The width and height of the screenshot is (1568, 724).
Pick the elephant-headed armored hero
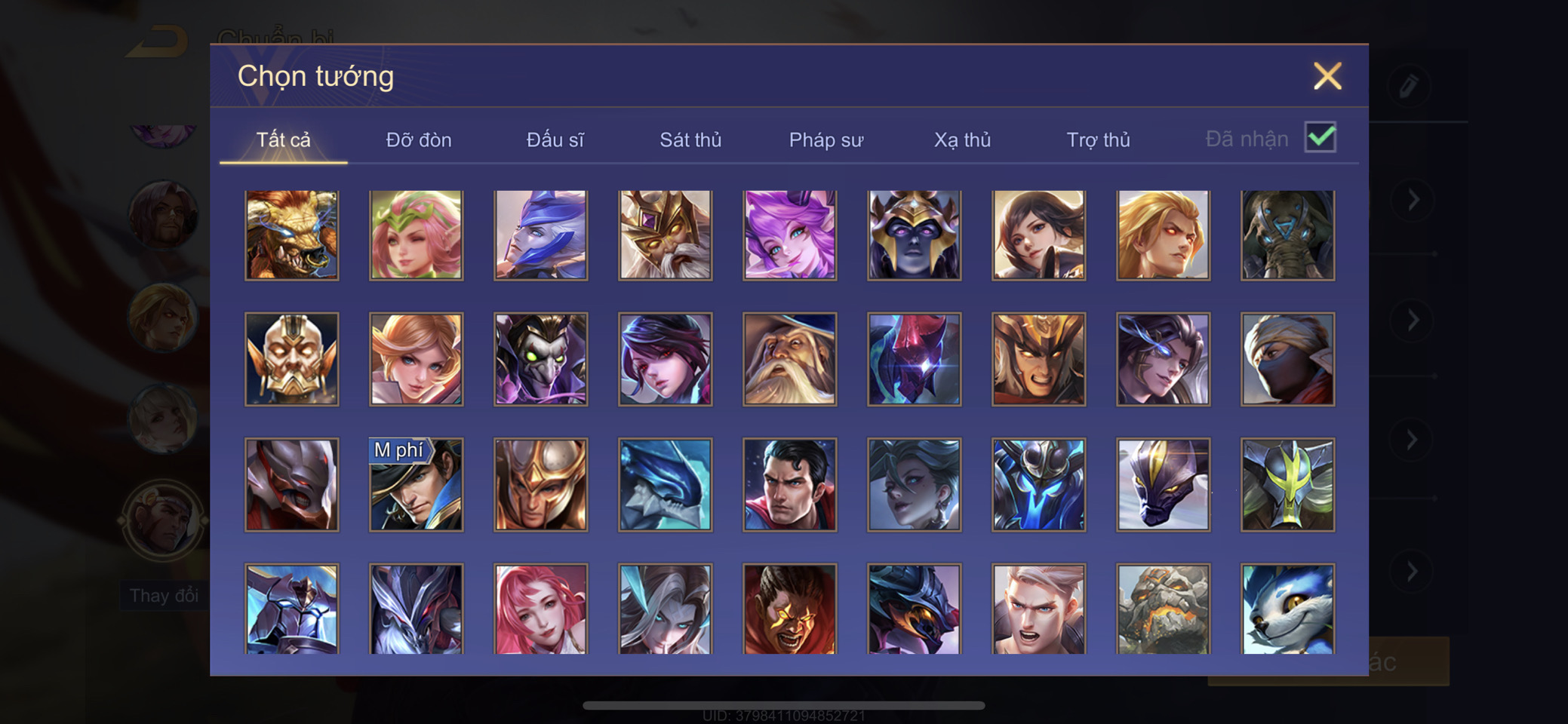tap(1287, 235)
